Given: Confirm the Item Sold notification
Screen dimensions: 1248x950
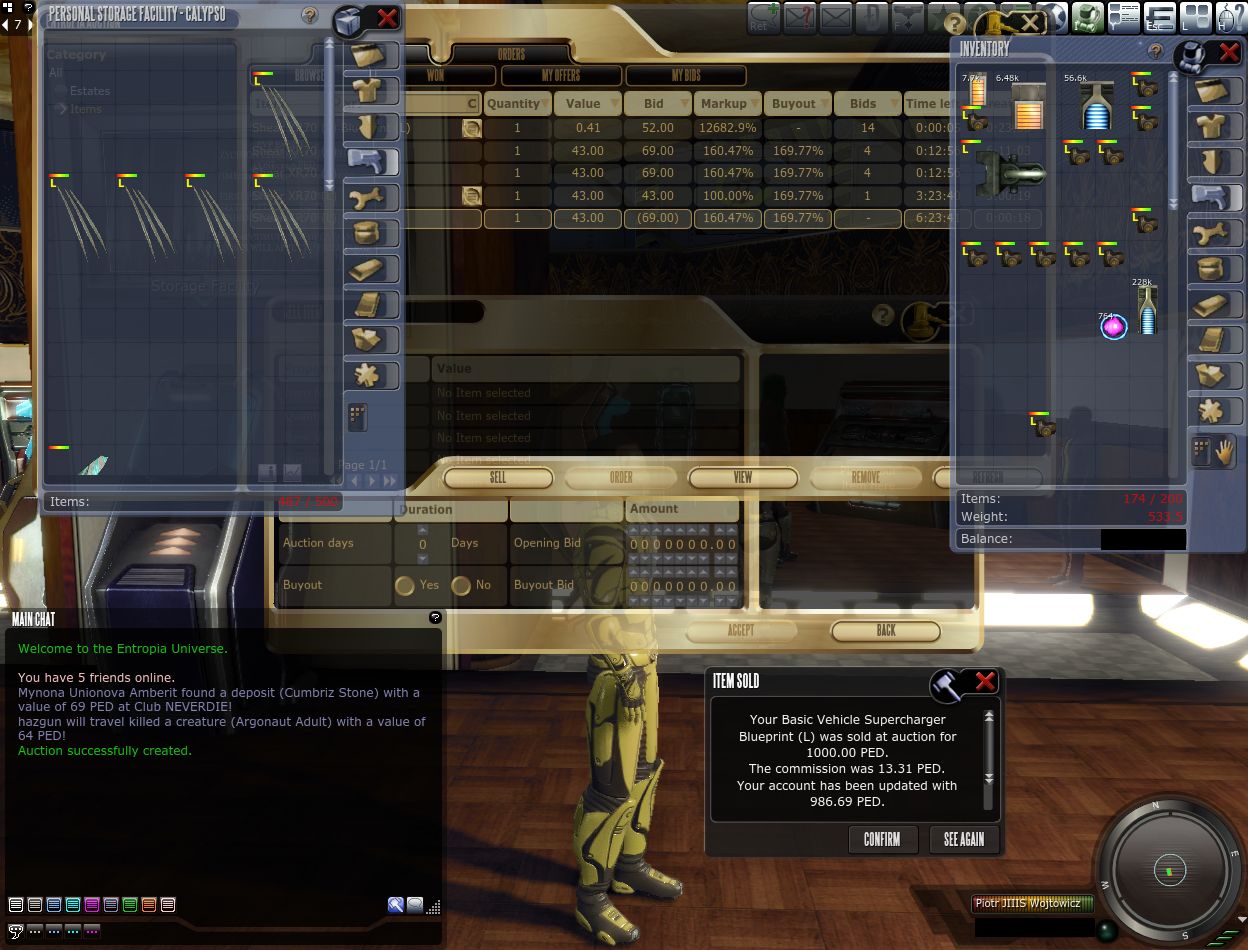Looking at the screenshot, I should click(x=881, y=839).
